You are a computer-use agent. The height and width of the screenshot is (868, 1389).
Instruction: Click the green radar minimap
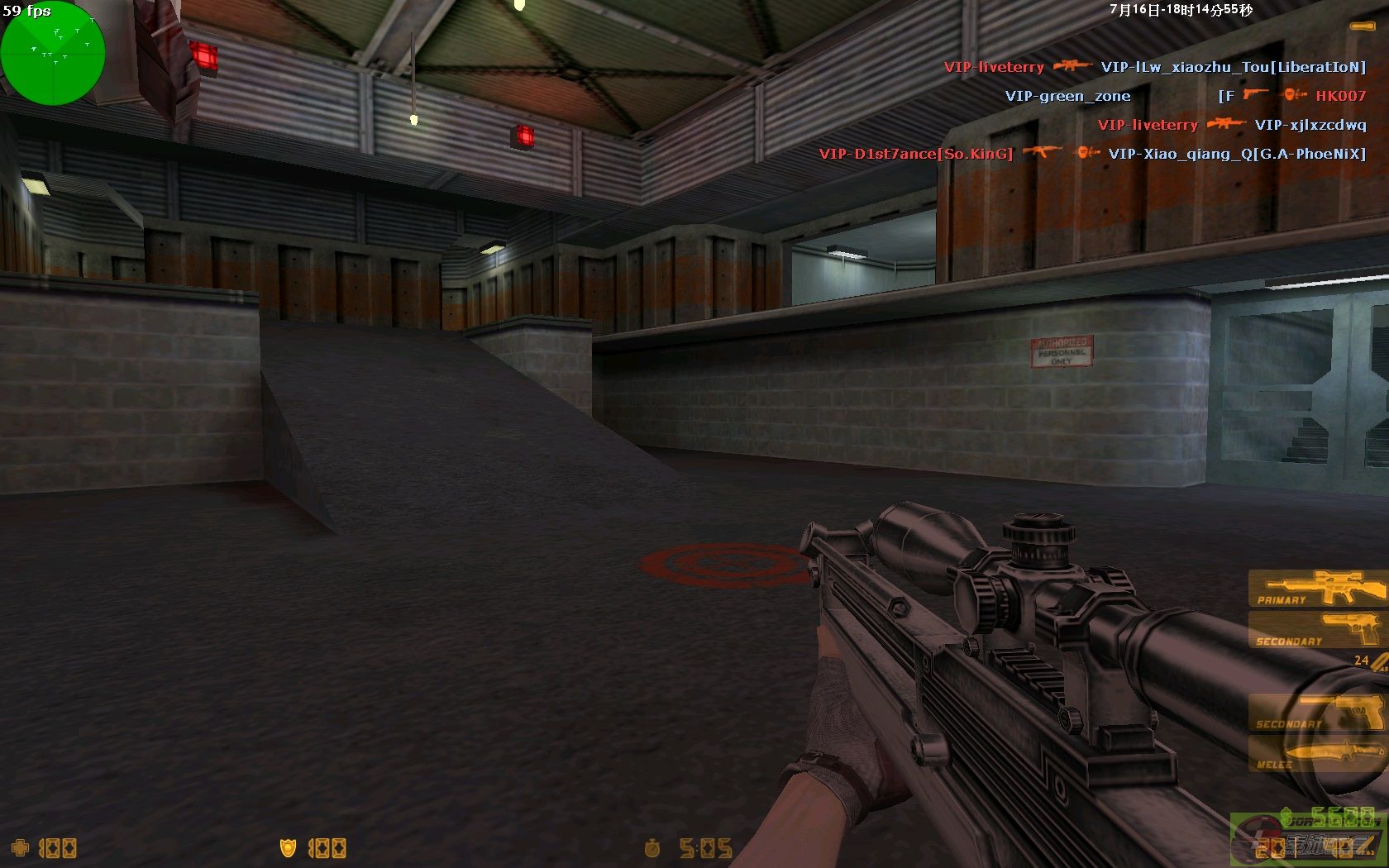point(53,53)
